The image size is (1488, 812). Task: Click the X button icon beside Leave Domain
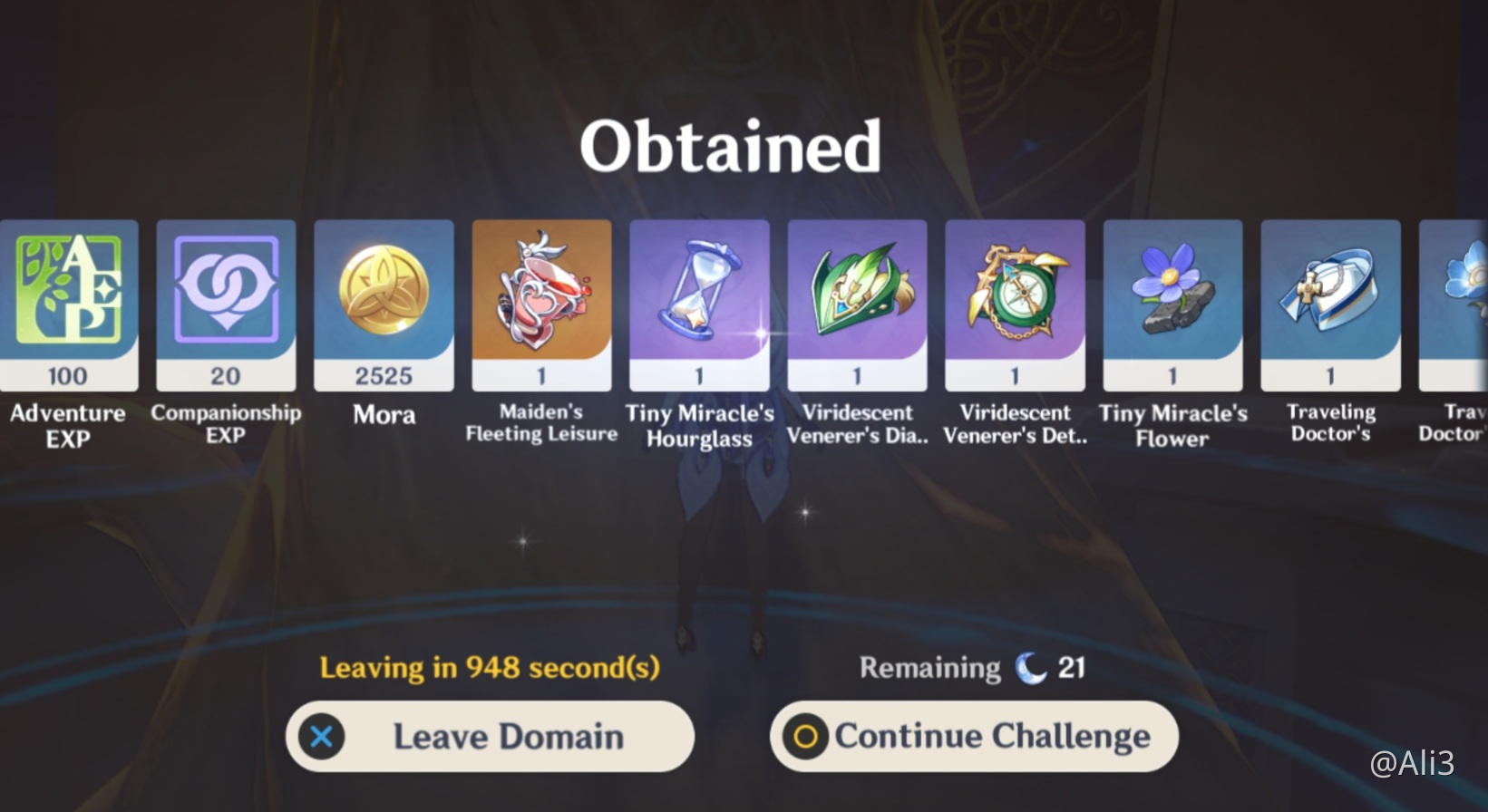click(x=322, y=737)
